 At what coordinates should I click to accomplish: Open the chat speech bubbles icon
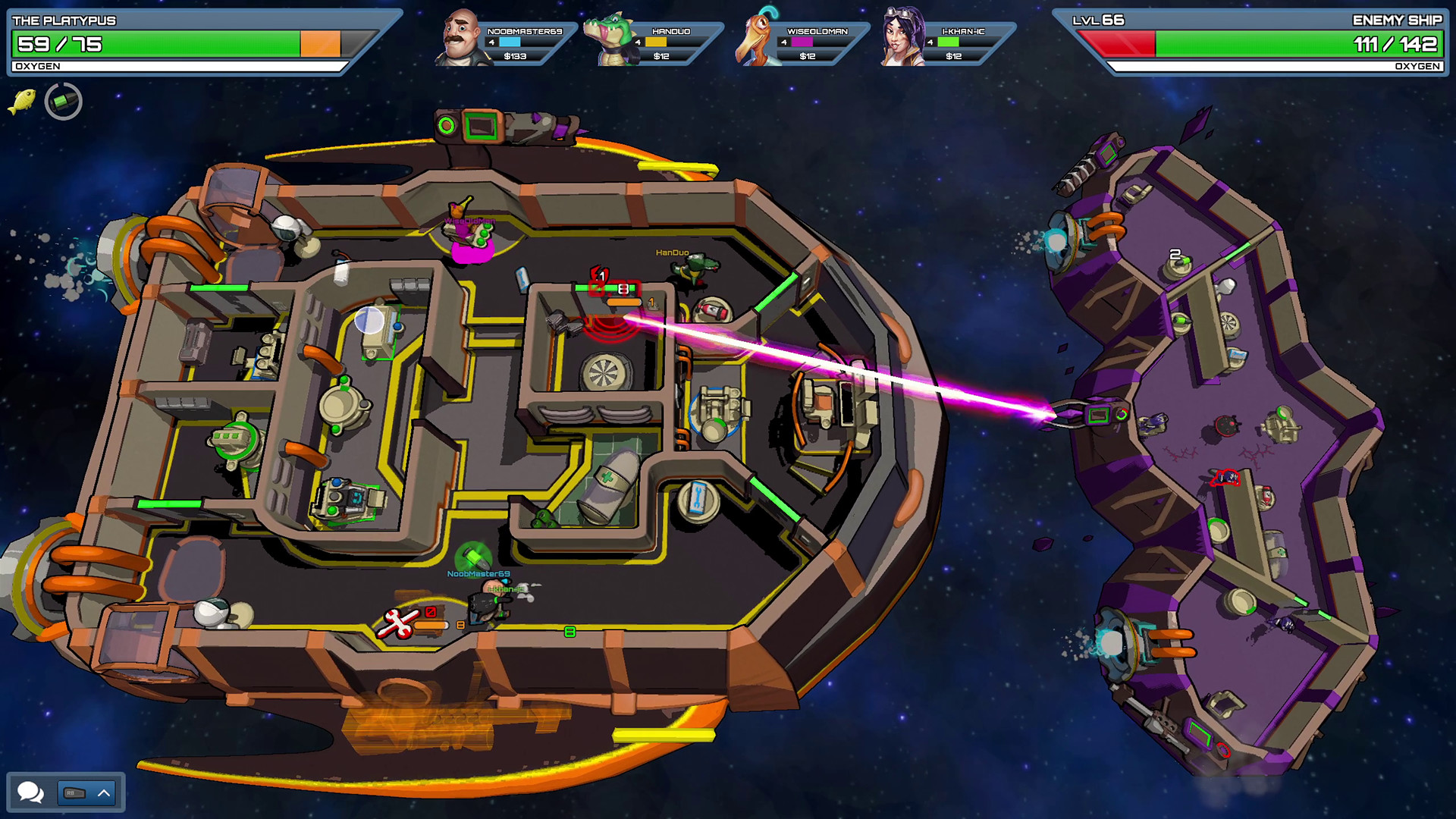[x=31, y=792]
